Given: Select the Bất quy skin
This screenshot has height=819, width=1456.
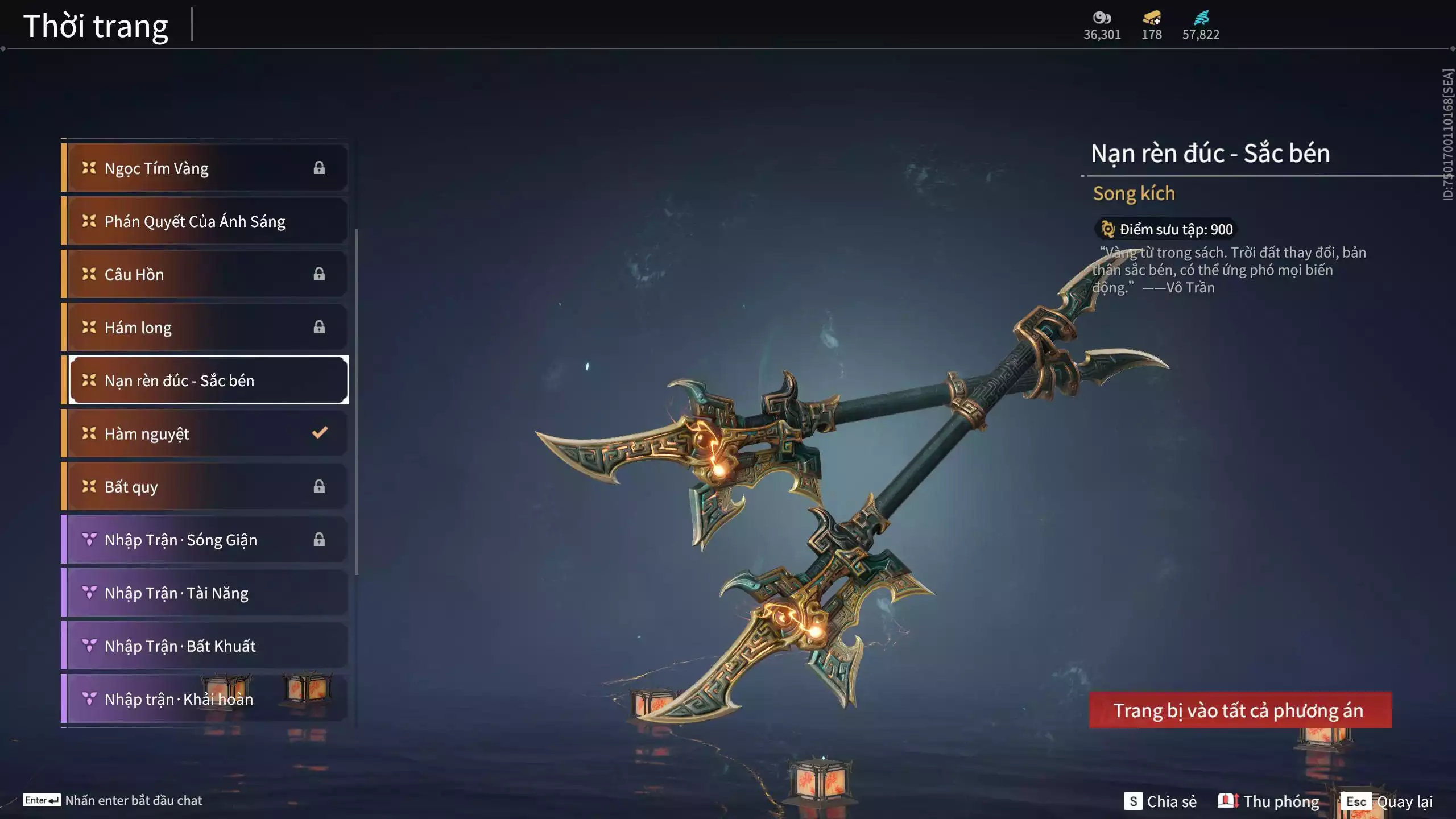Looking at the screenshot, I should [x=205, y=486].
